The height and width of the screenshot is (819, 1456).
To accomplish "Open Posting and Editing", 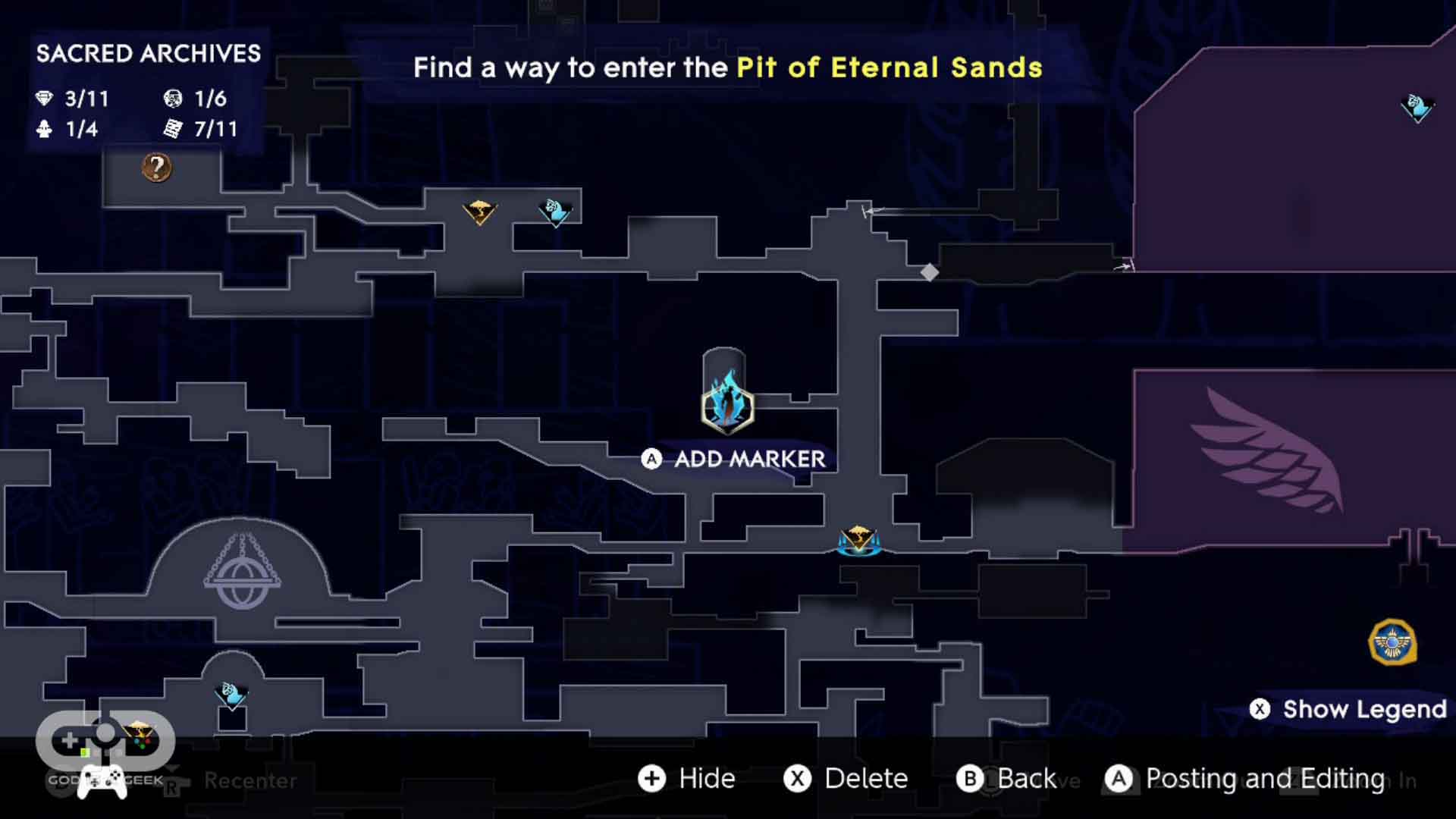I will click(1245, 778).
